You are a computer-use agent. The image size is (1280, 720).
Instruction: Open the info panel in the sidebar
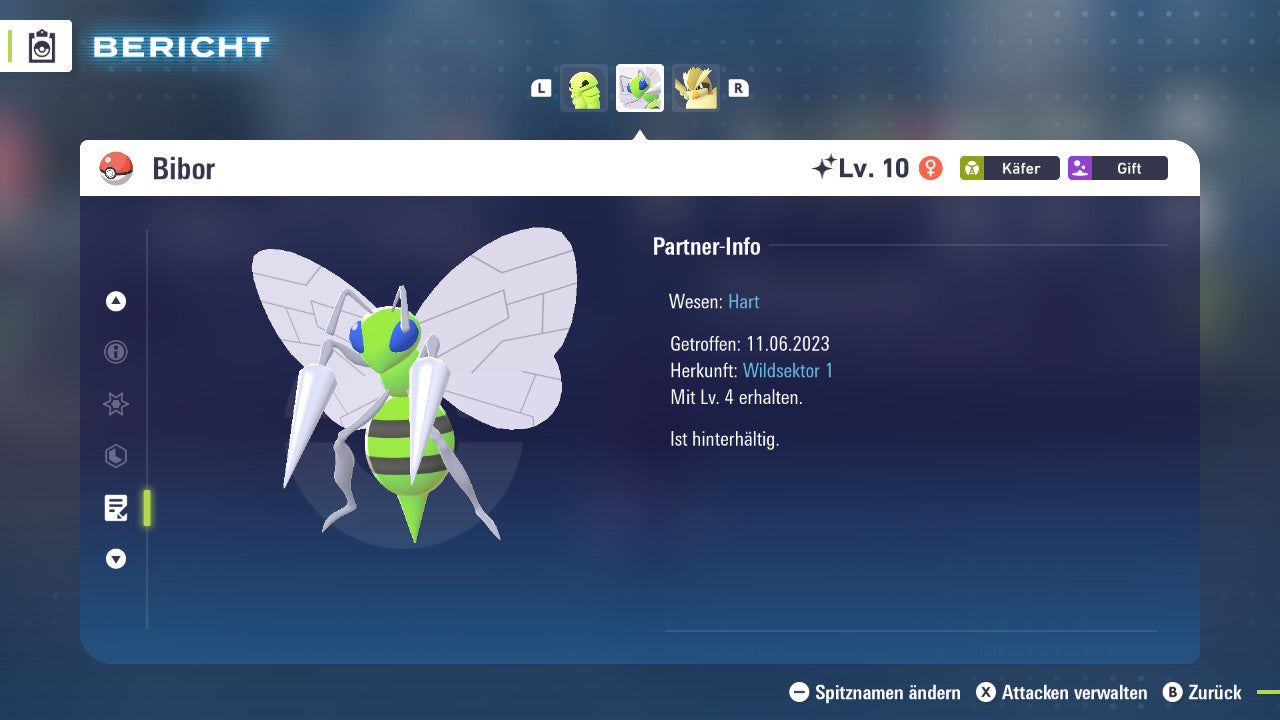(x=115, y=352)
